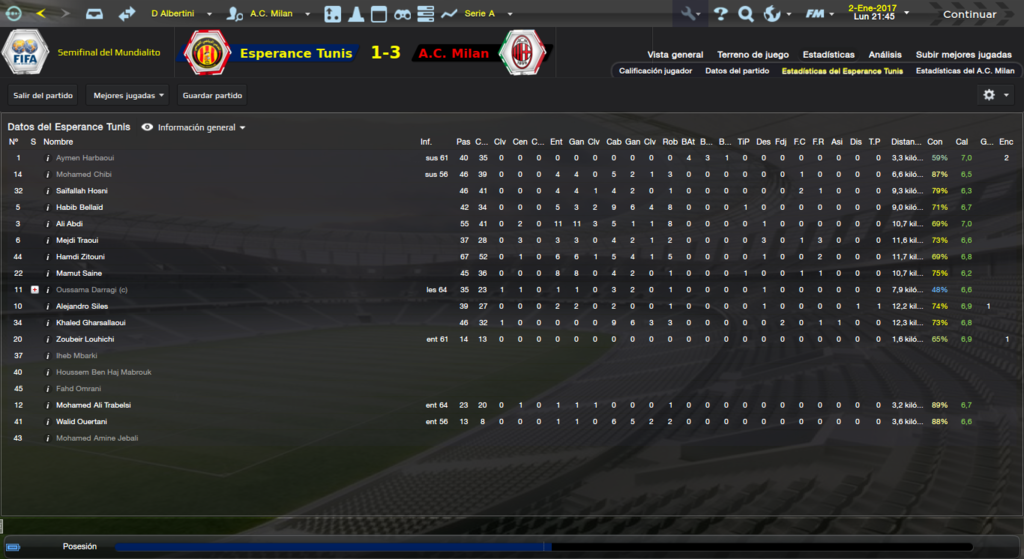This screenshot has height=559, width=1024.
Task: Click the question mark help icon
Action: [720, 14]
